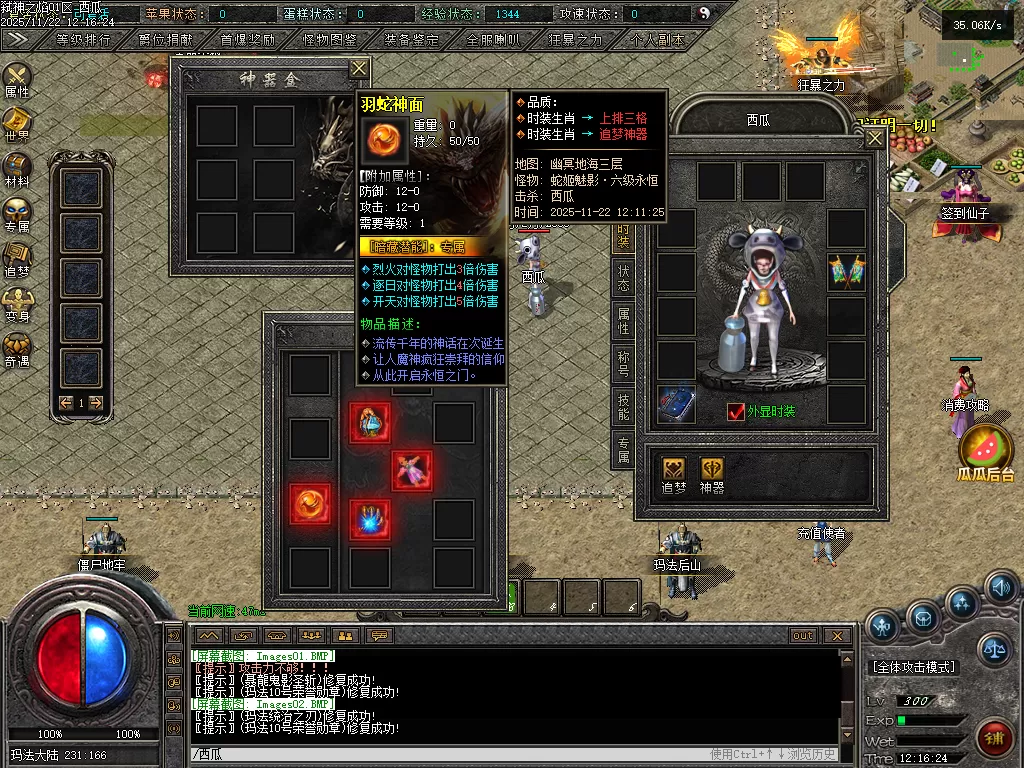This screenshot has height=768, width=1024.
Task: Toggle the sound speaker button
Action: pos(1000,588)
